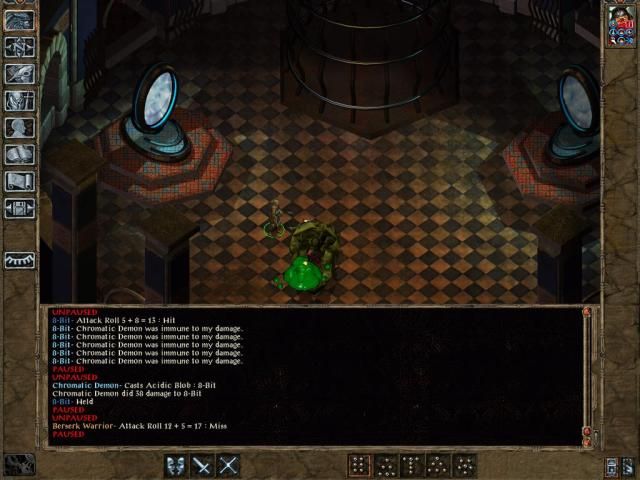The height and width of the screenshot is (480, 640).
Task: Click the combat log's scroll-down arrow
Action: pyautogui.click(x=587, y=440)
